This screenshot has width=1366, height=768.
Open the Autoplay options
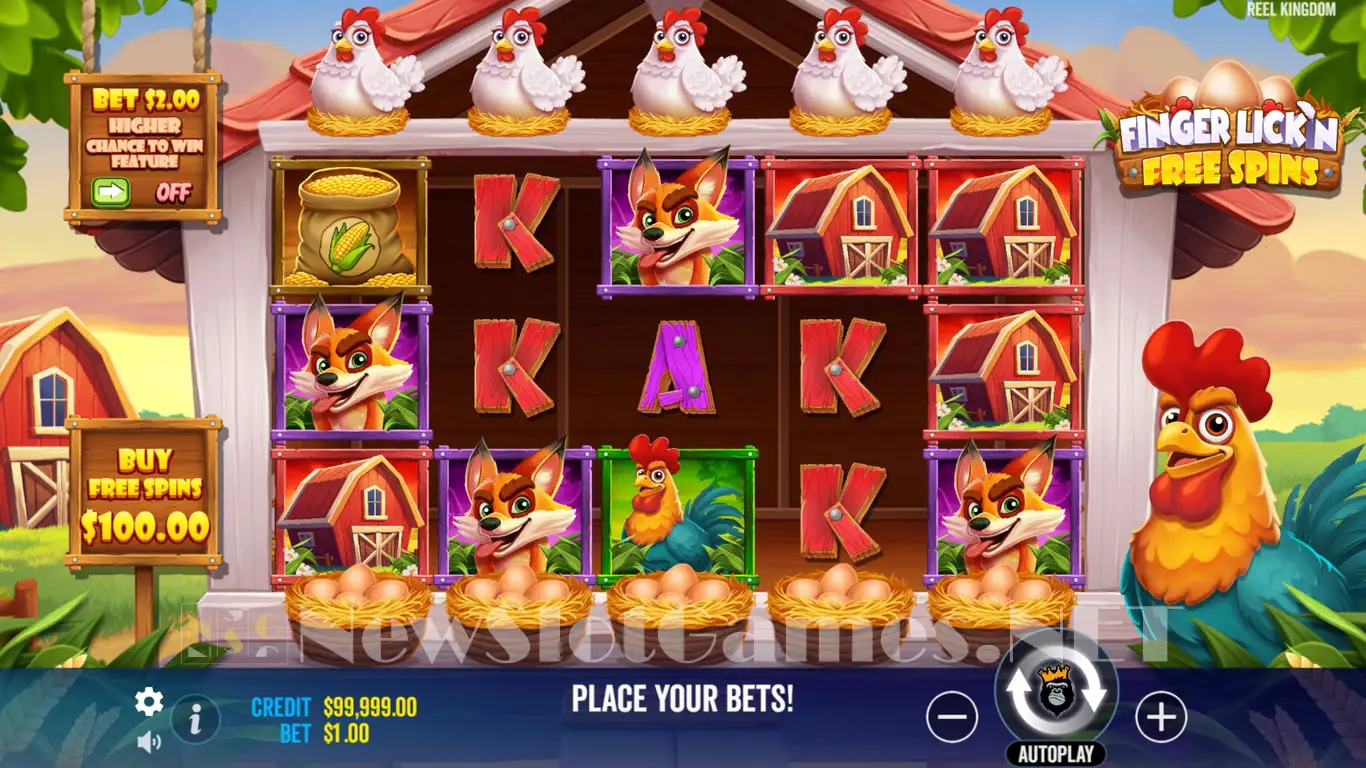[x=1056, y=753]
